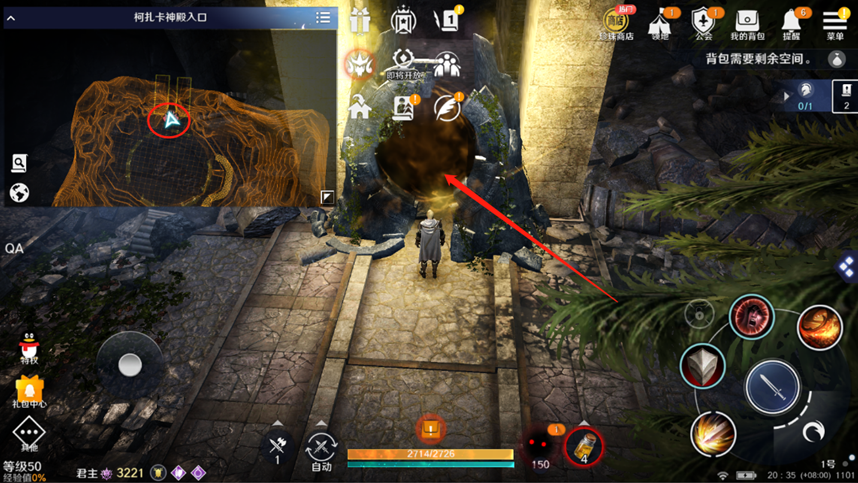The width and height of the screenshot is (858, 483).
Task: Toggle 自动 auto-combat mode
Action: [321, 449]
